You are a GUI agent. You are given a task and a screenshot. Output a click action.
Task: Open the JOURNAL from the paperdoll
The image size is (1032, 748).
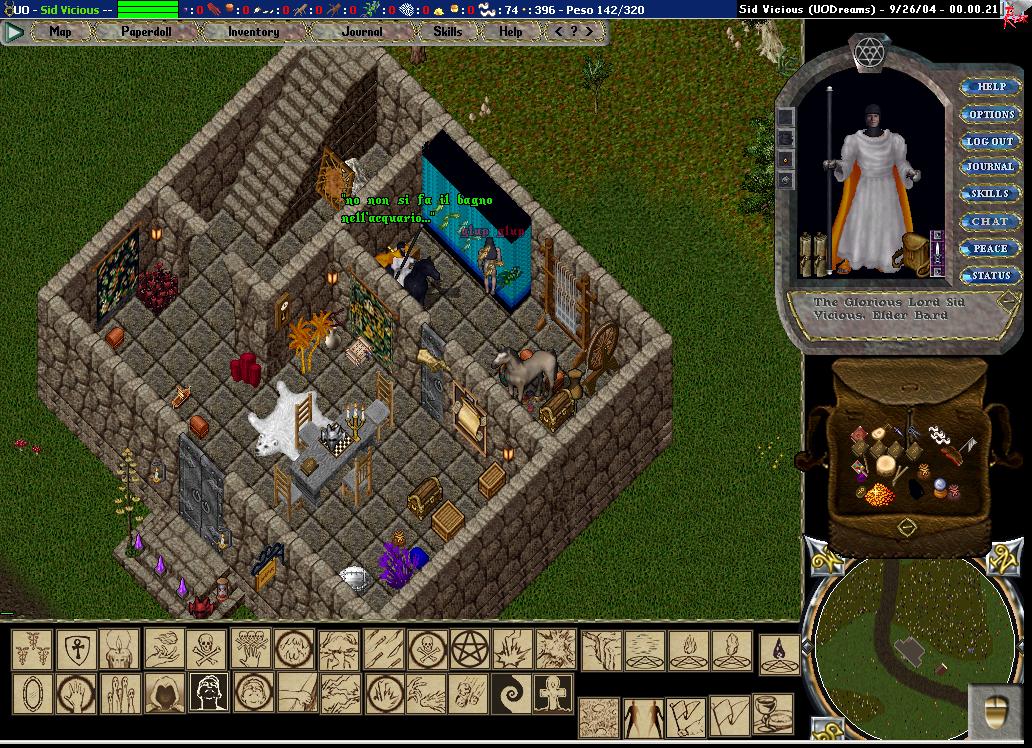pos(990,167)
